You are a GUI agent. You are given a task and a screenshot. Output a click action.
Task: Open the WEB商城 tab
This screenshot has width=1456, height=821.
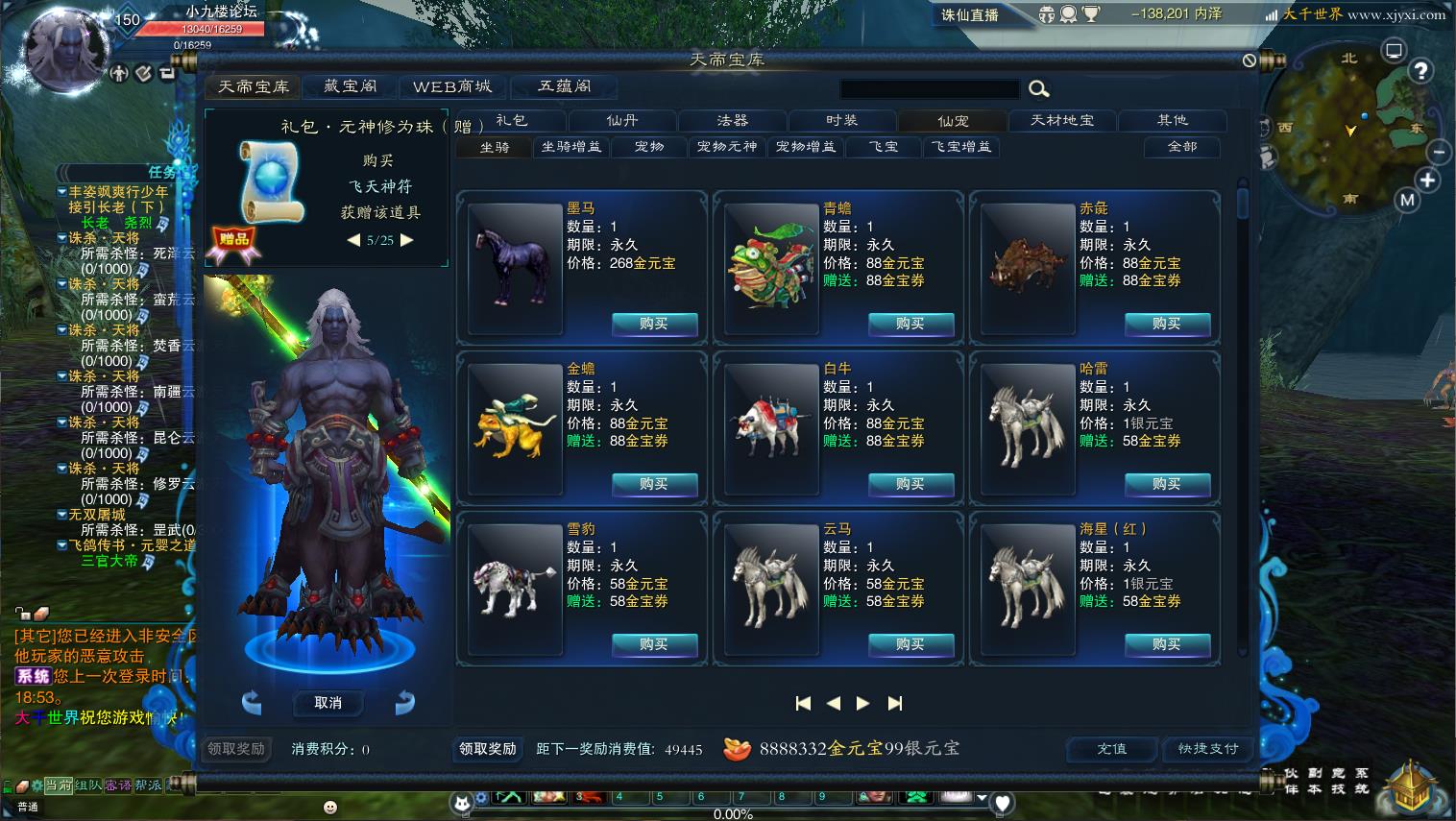click(451, 86)
